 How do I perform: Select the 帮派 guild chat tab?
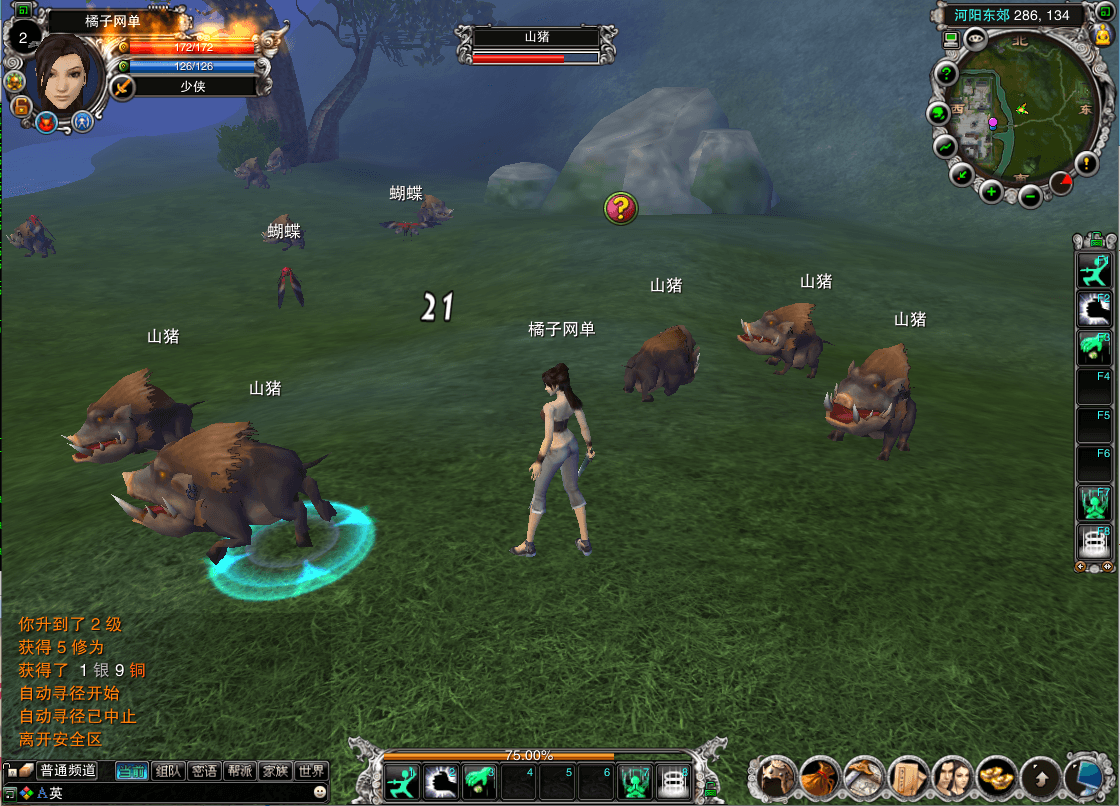[x=240, y=771]
